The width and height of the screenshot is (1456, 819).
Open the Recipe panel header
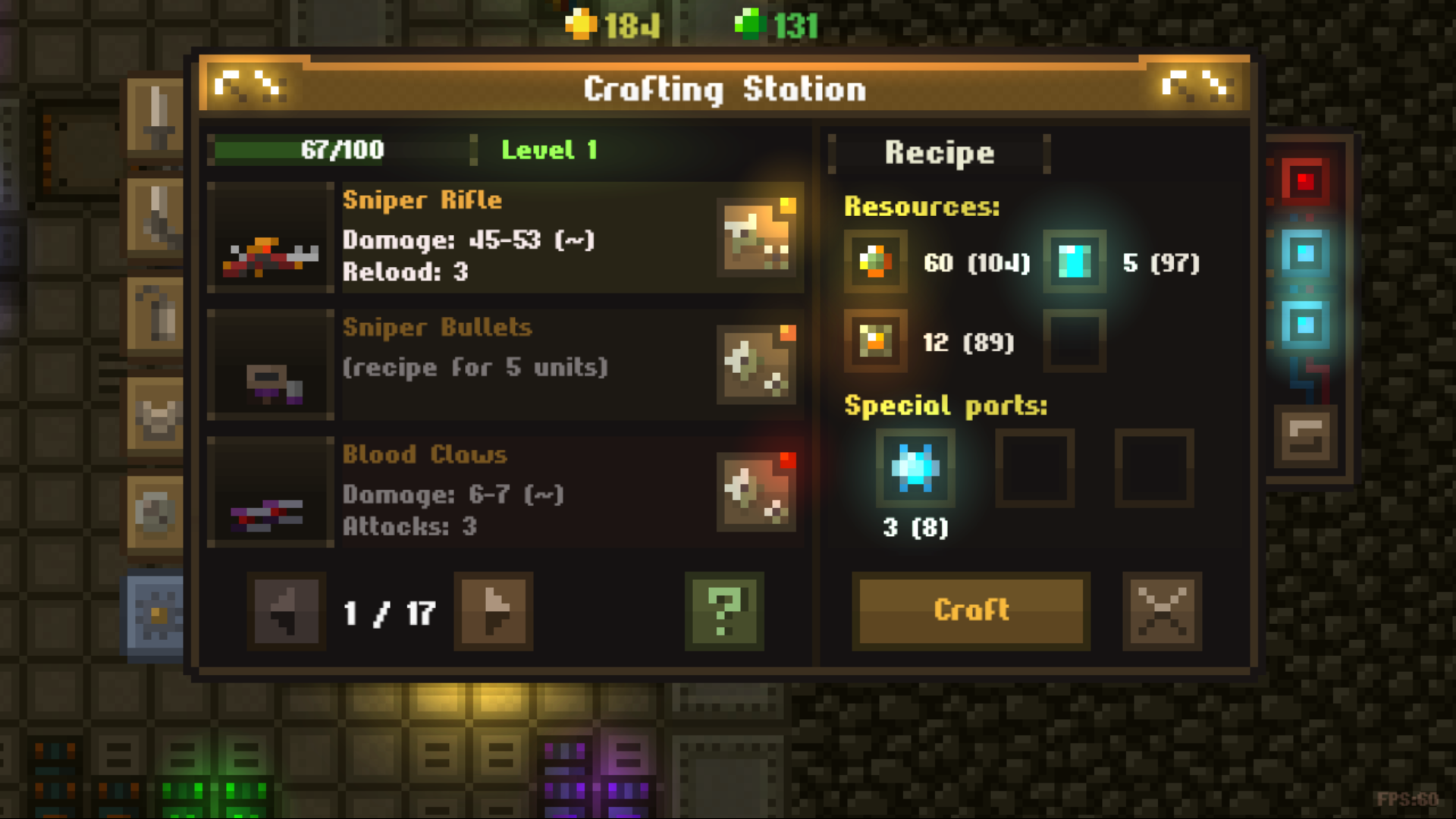click(940, 152)
